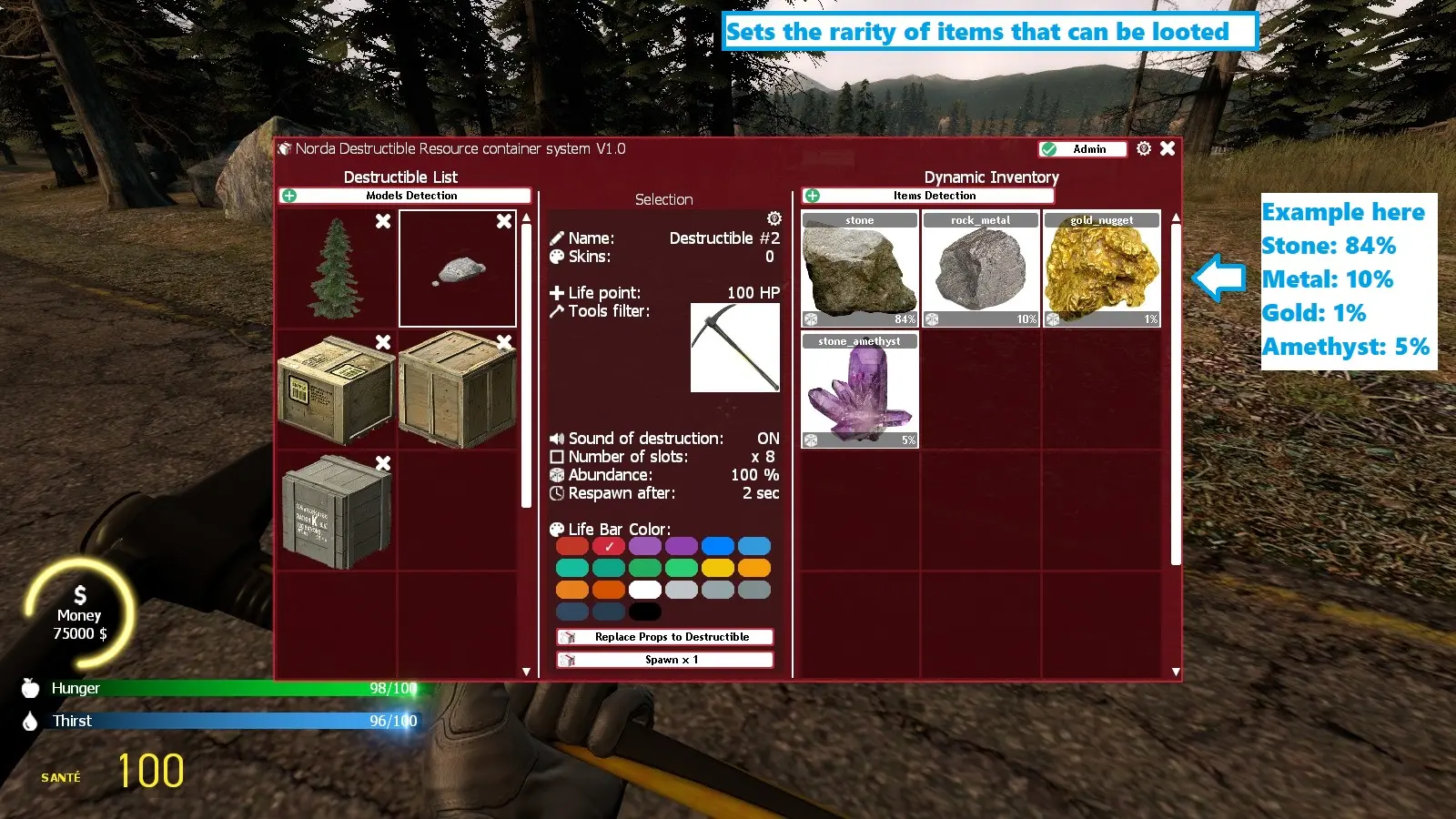This screenshot has width=1456, height=819.
Task: Open the Skins palette icon
Action: (558, 257)
